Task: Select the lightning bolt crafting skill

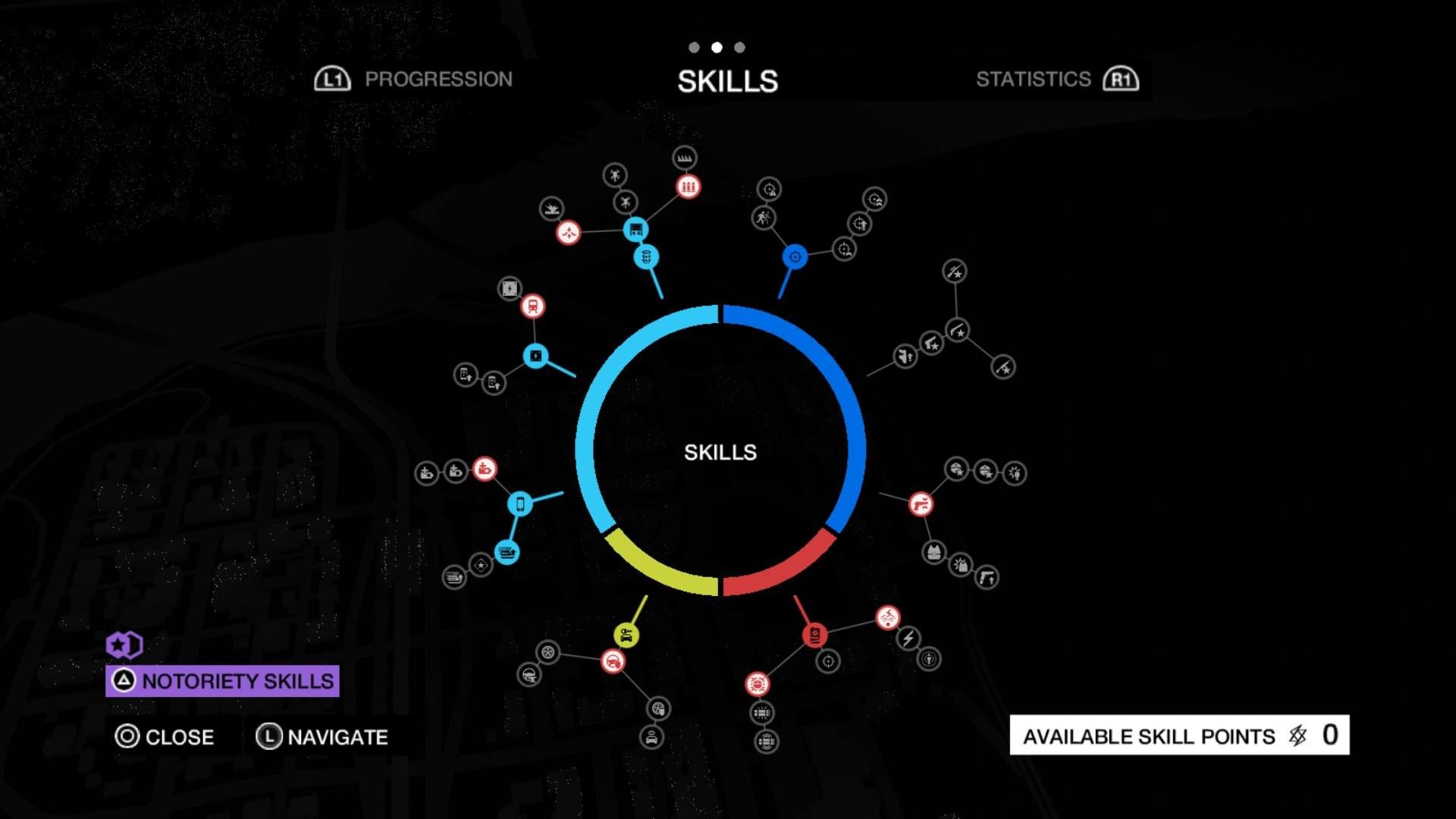Action: pos(908,639)
